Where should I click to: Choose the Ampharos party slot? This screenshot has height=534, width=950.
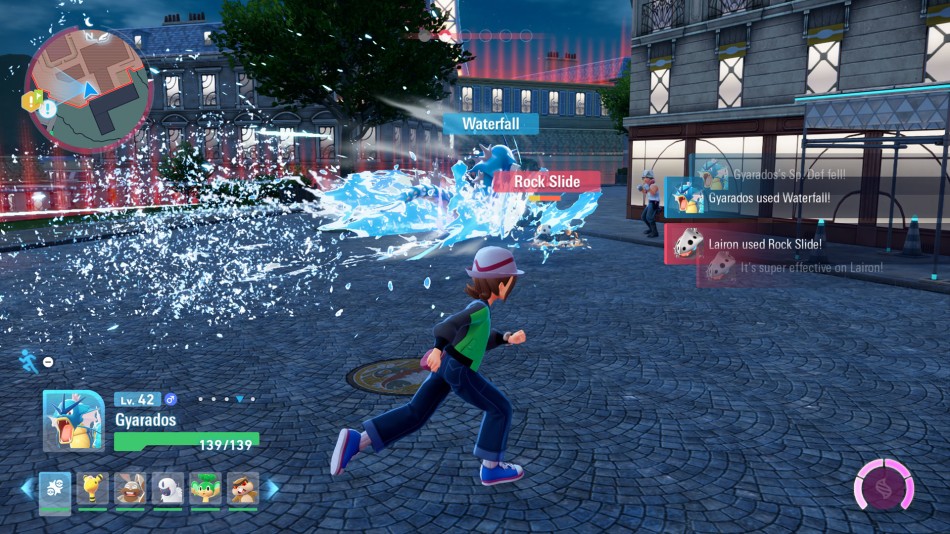pos(92,489)
